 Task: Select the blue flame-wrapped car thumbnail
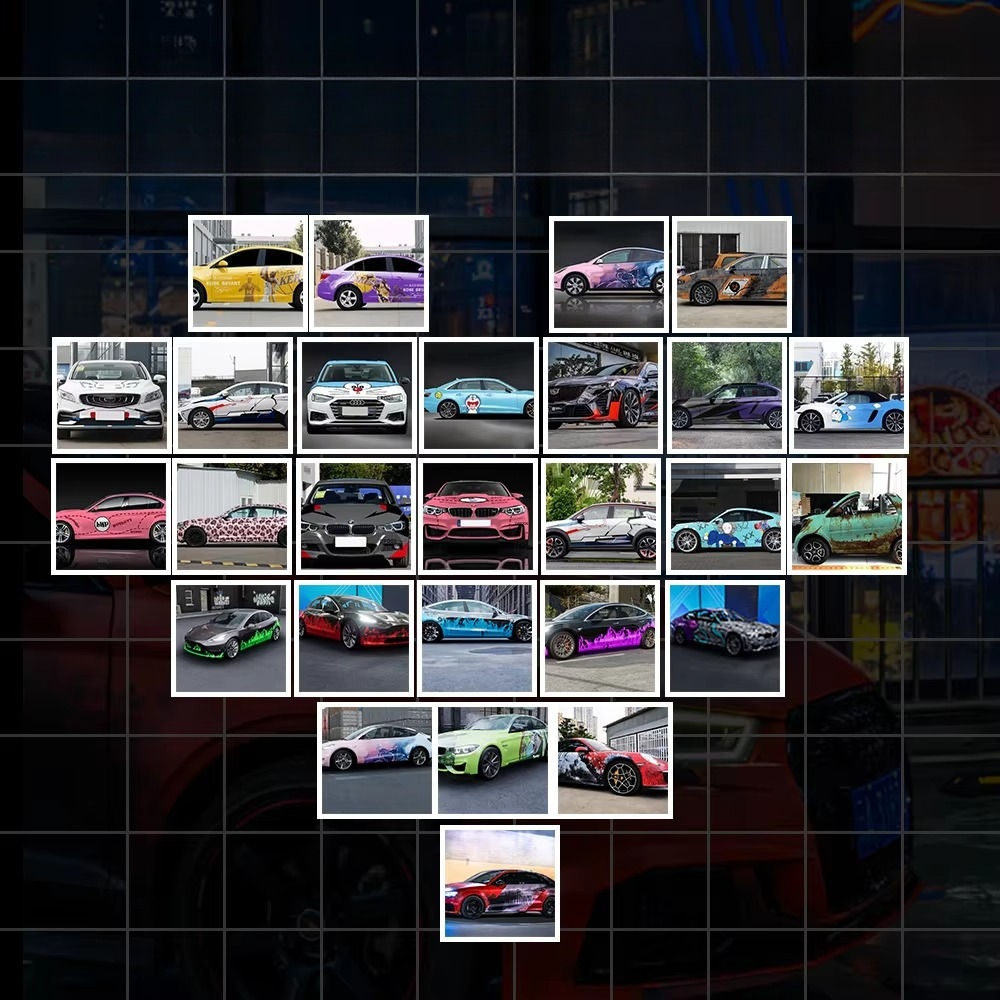477,638
